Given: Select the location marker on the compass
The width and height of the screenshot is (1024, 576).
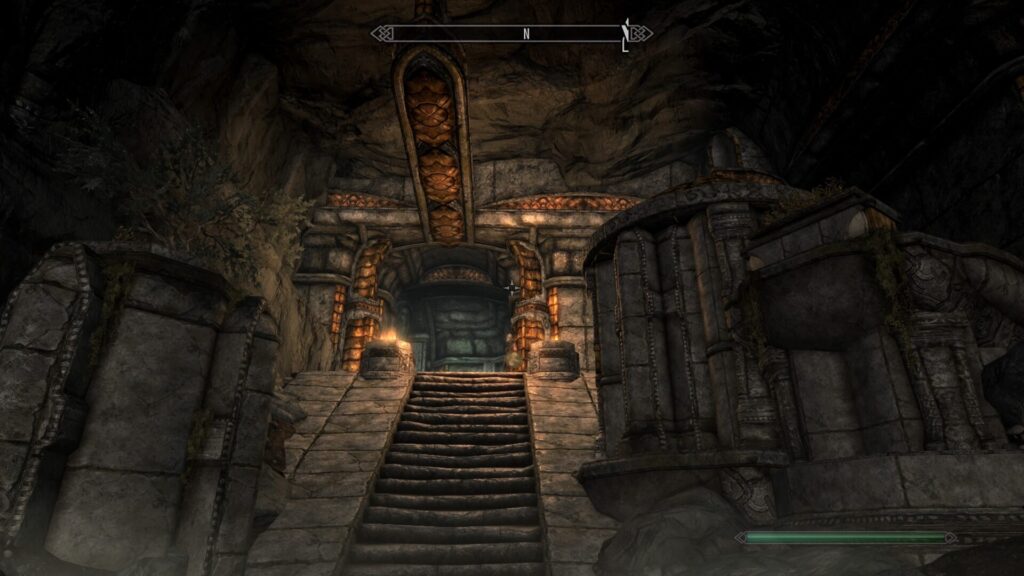Looking at the screenshot, I should (x=627, y=32).
